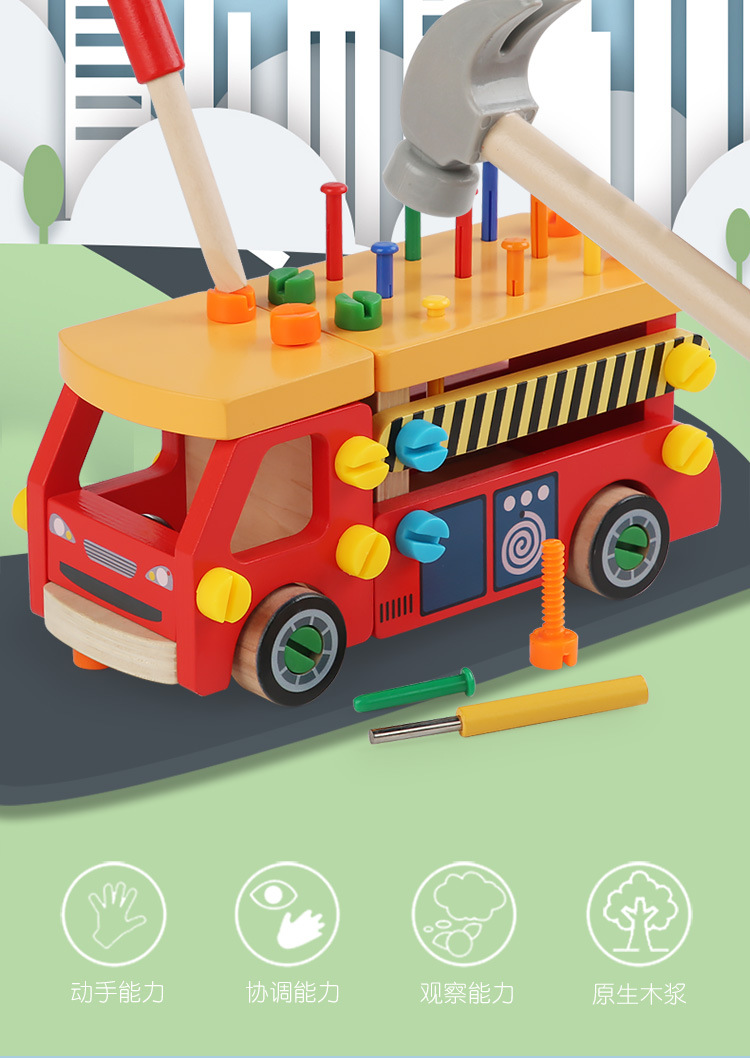Image resolution: width=750 pixels, height=1058 pixels.
Task: Click the hand icon above 动手能力
Action: 114,914
